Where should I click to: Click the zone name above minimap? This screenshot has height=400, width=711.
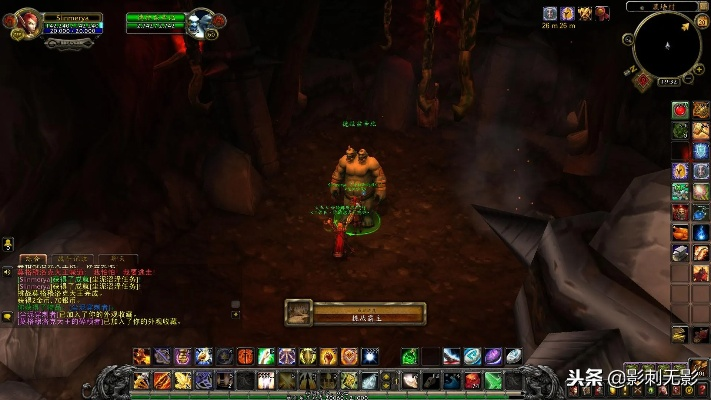tap(661, 6)
